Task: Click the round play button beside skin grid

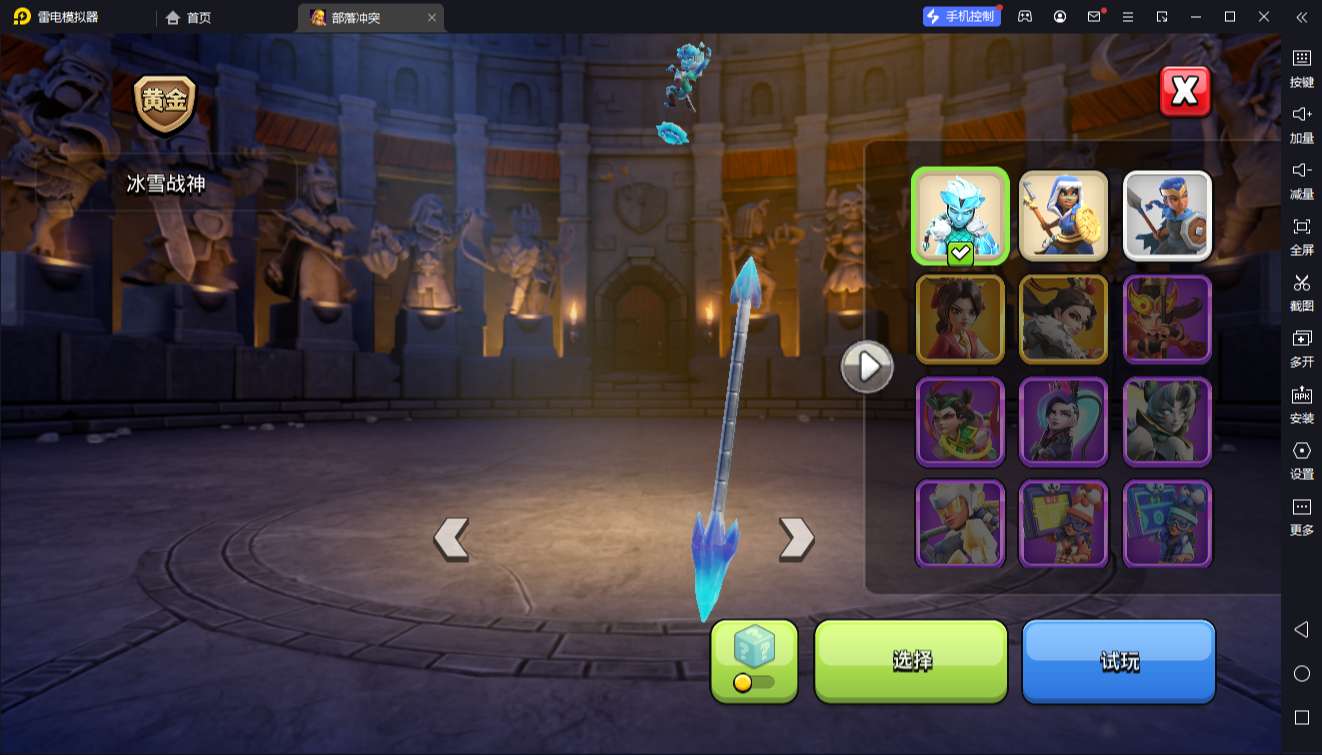Action: coord(867,367)
